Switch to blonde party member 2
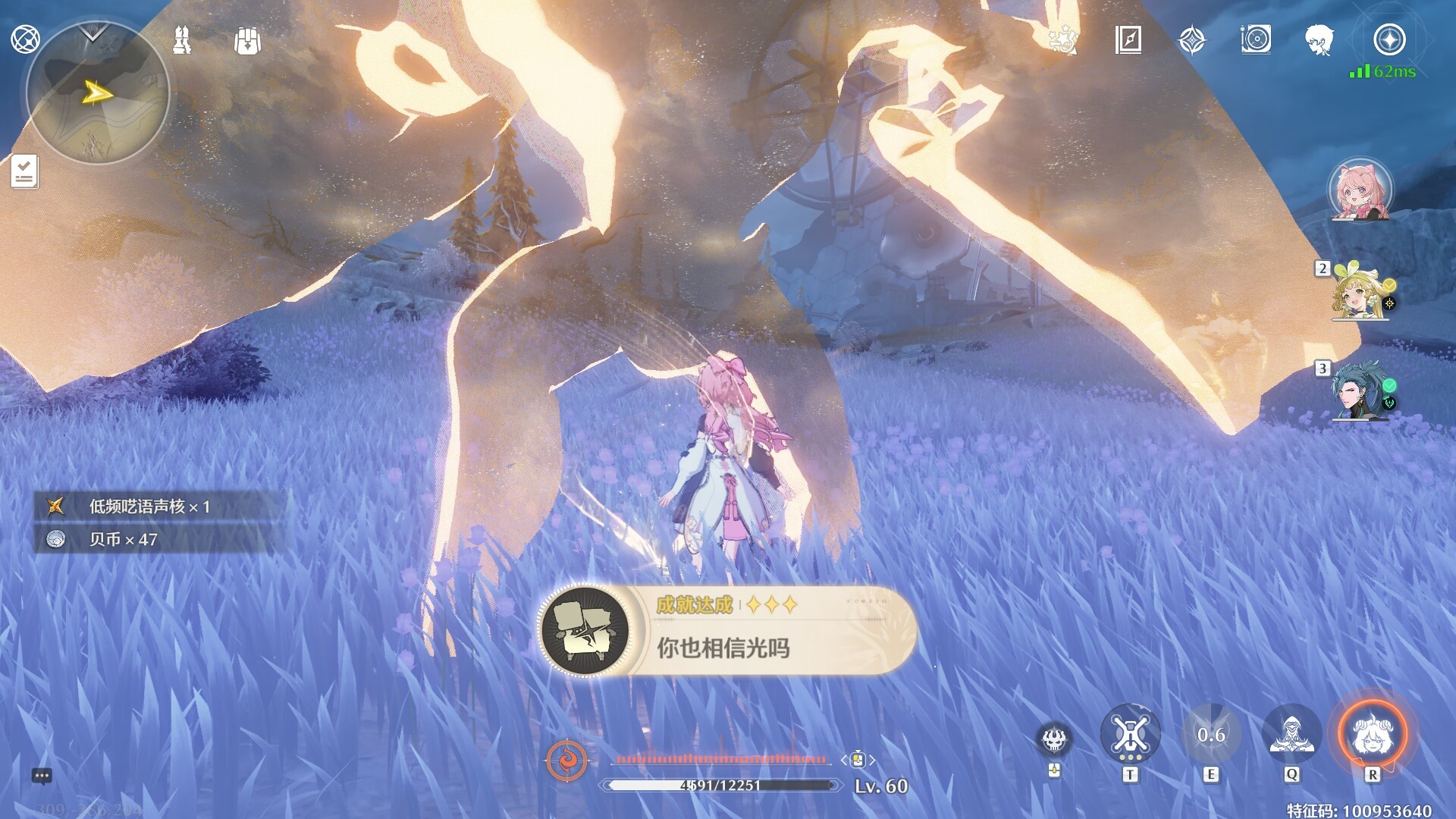This screenshot has width=1456, height=819. point(1359,292)
